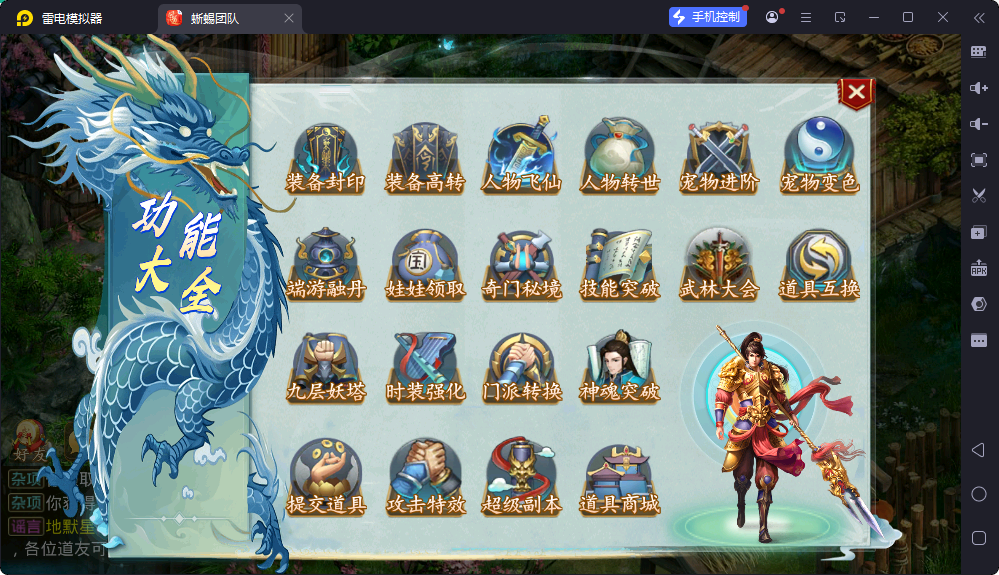Click the 手机控制 button in title bar
Viewport: 999px width, 575px height.
(x=708, y=17)
